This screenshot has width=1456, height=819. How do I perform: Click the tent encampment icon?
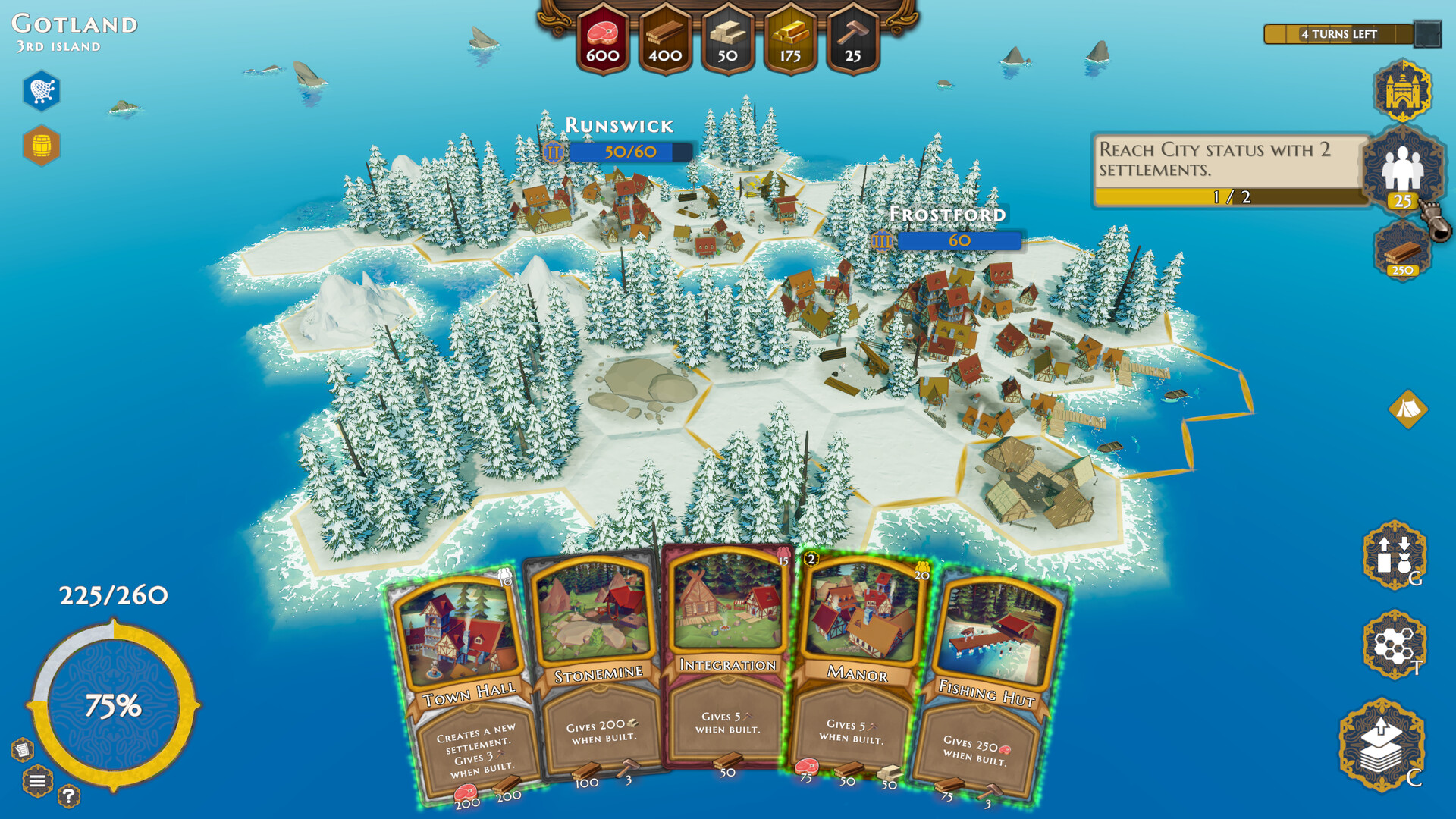[1407, 411]
